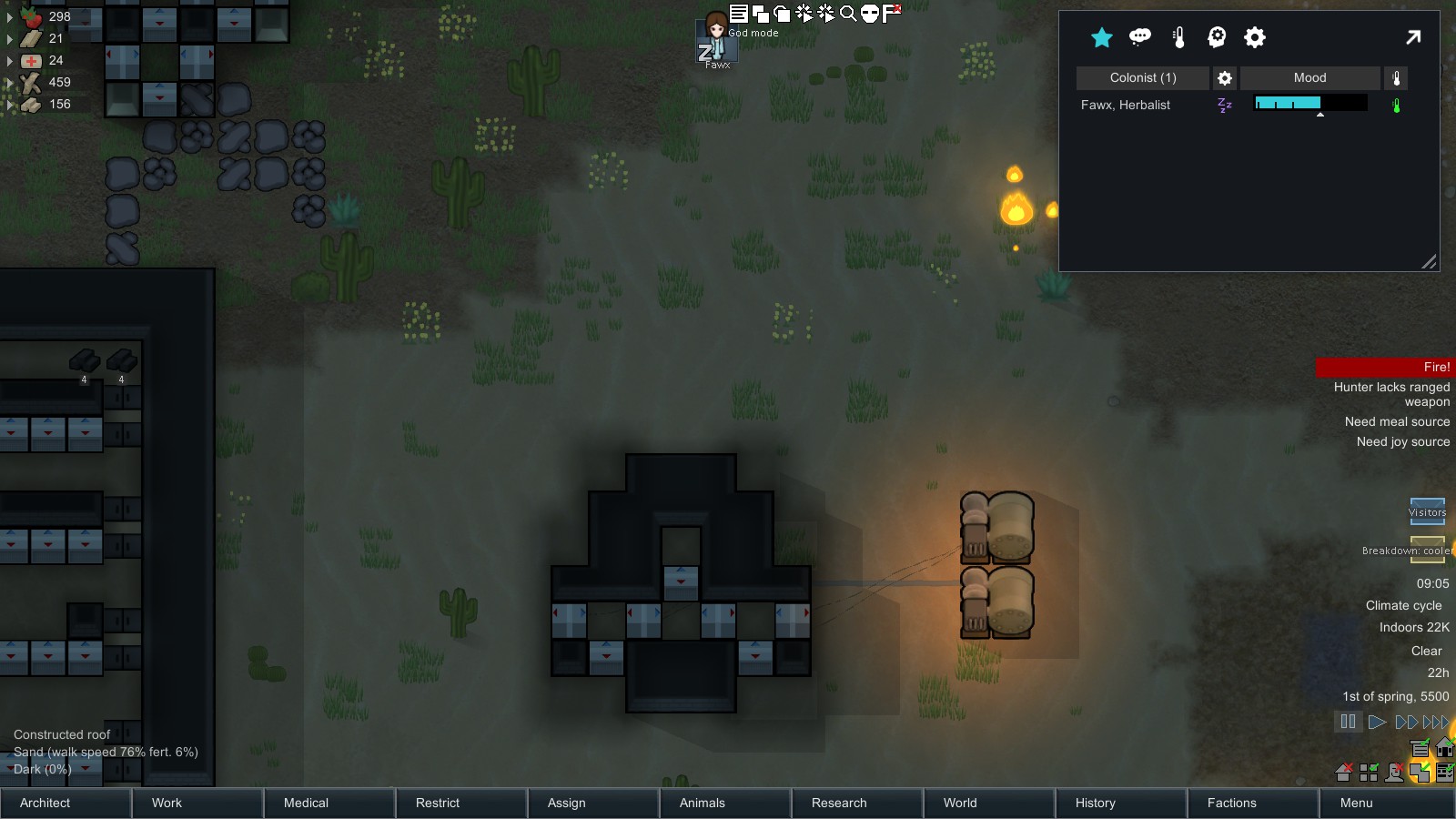Viewport: 1456px width, 819px height.
Task: Show the Animals tab
Action: pos(724,803)
